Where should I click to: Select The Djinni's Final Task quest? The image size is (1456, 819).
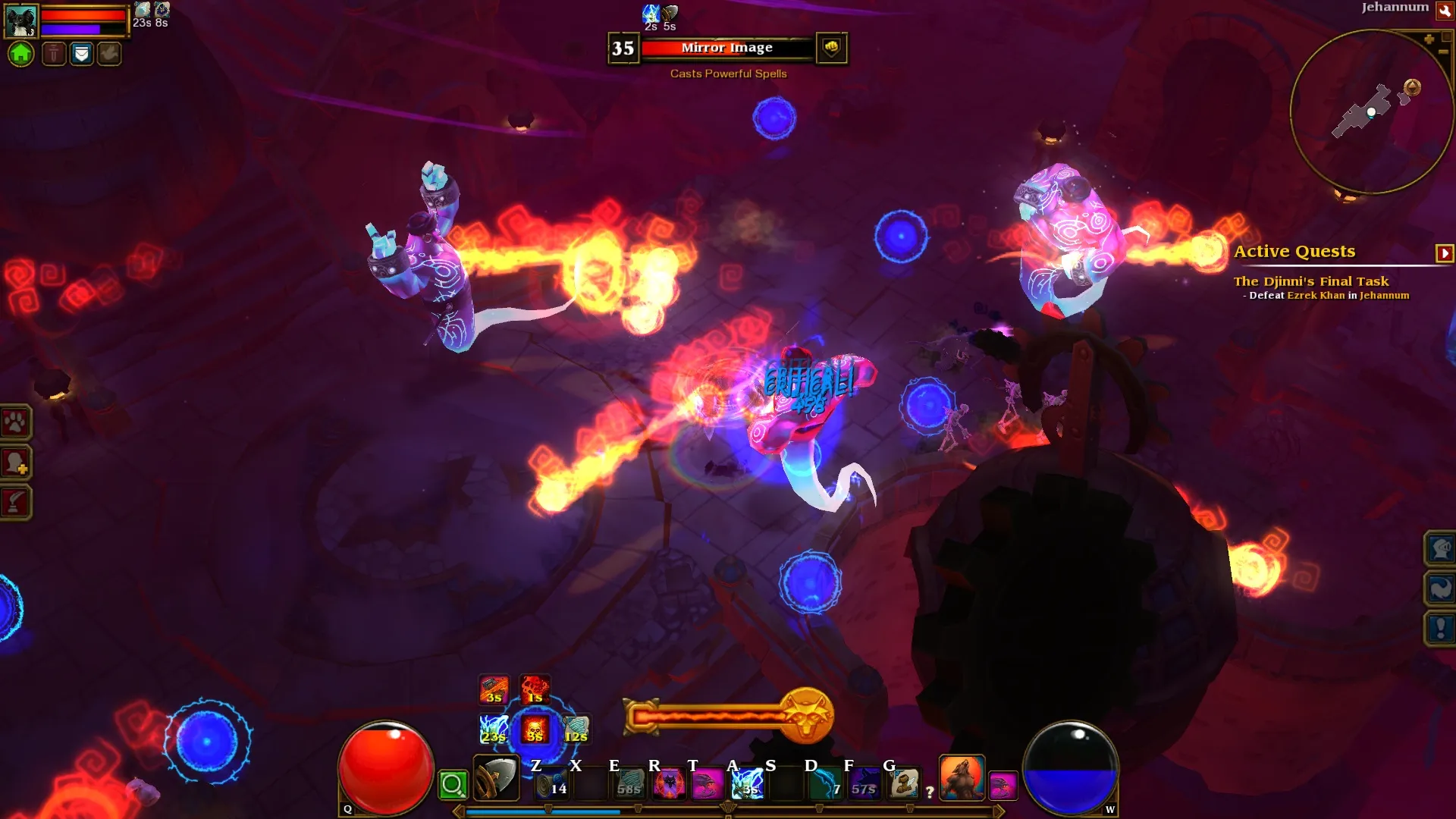pos(1310,281)
